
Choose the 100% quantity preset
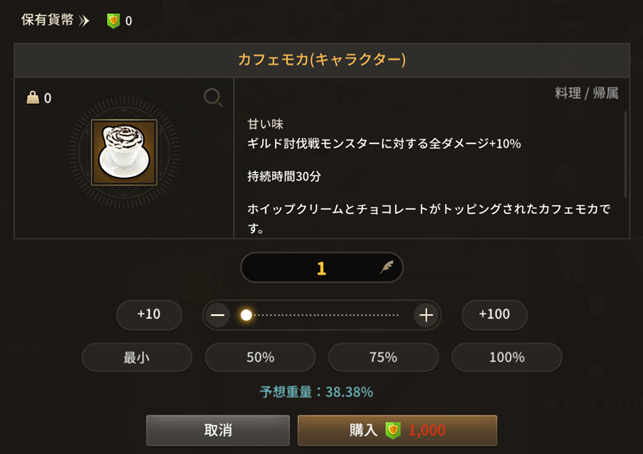[x=506, y=357]
